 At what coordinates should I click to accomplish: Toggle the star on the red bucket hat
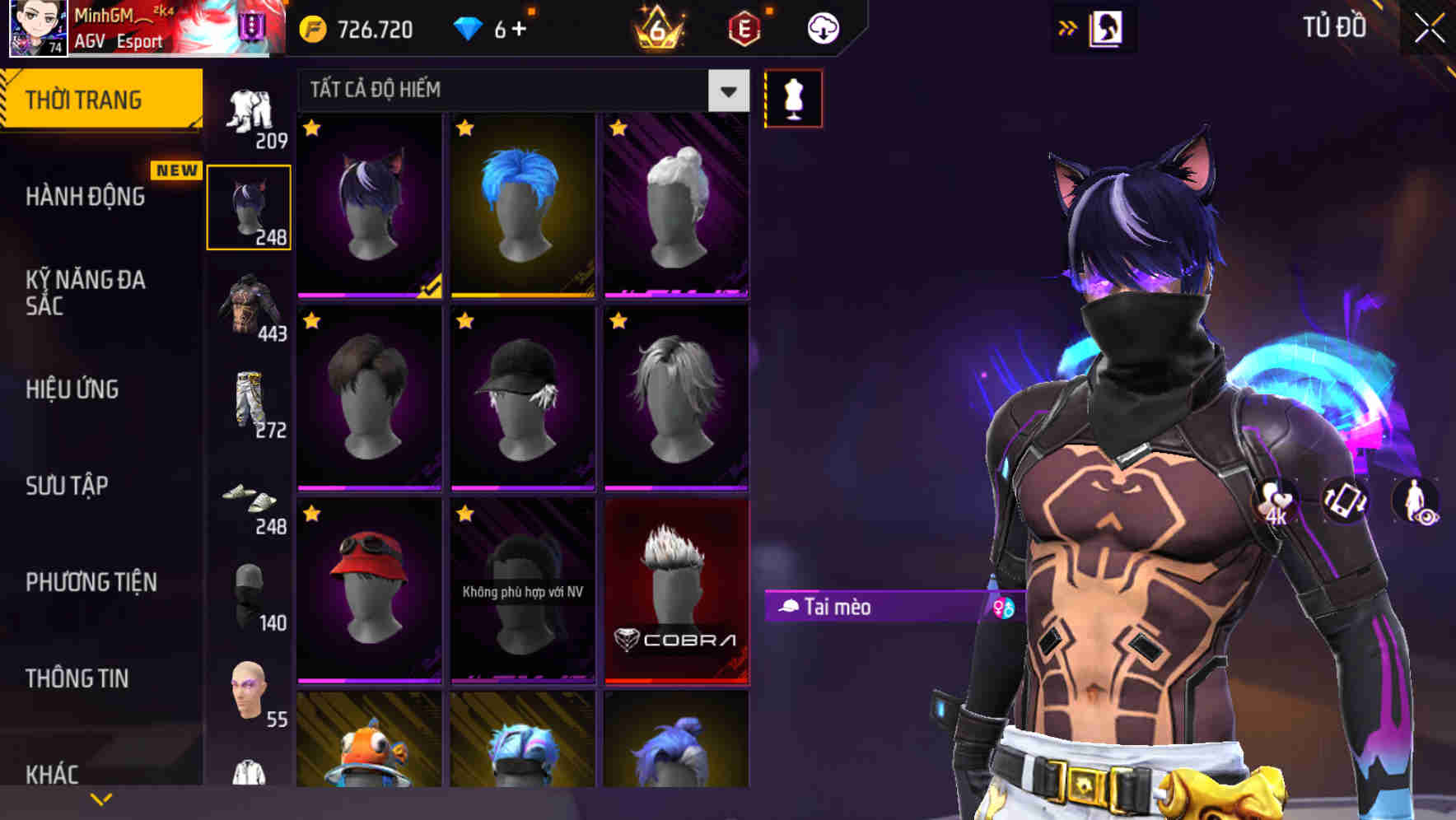pos(311,514)
